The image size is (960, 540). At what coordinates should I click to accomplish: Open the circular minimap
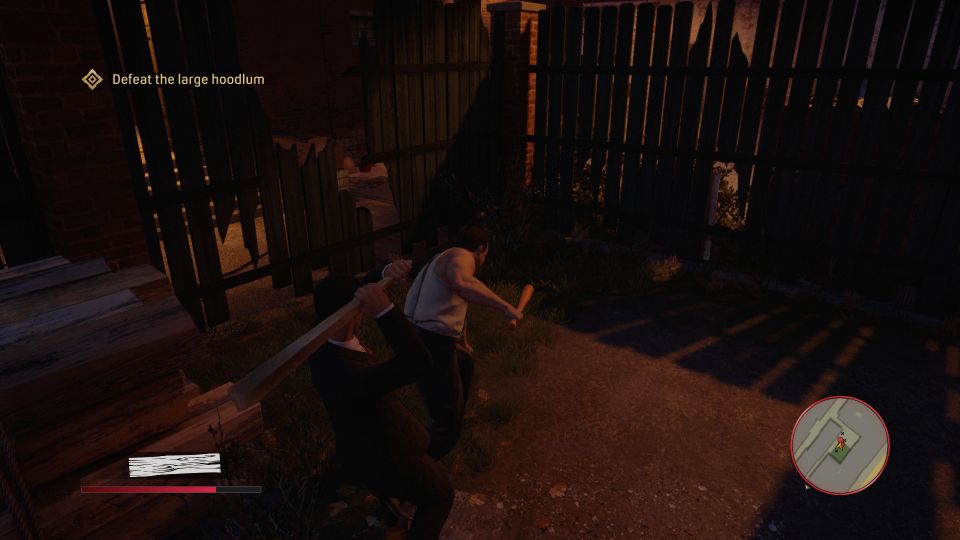point(840,445)
